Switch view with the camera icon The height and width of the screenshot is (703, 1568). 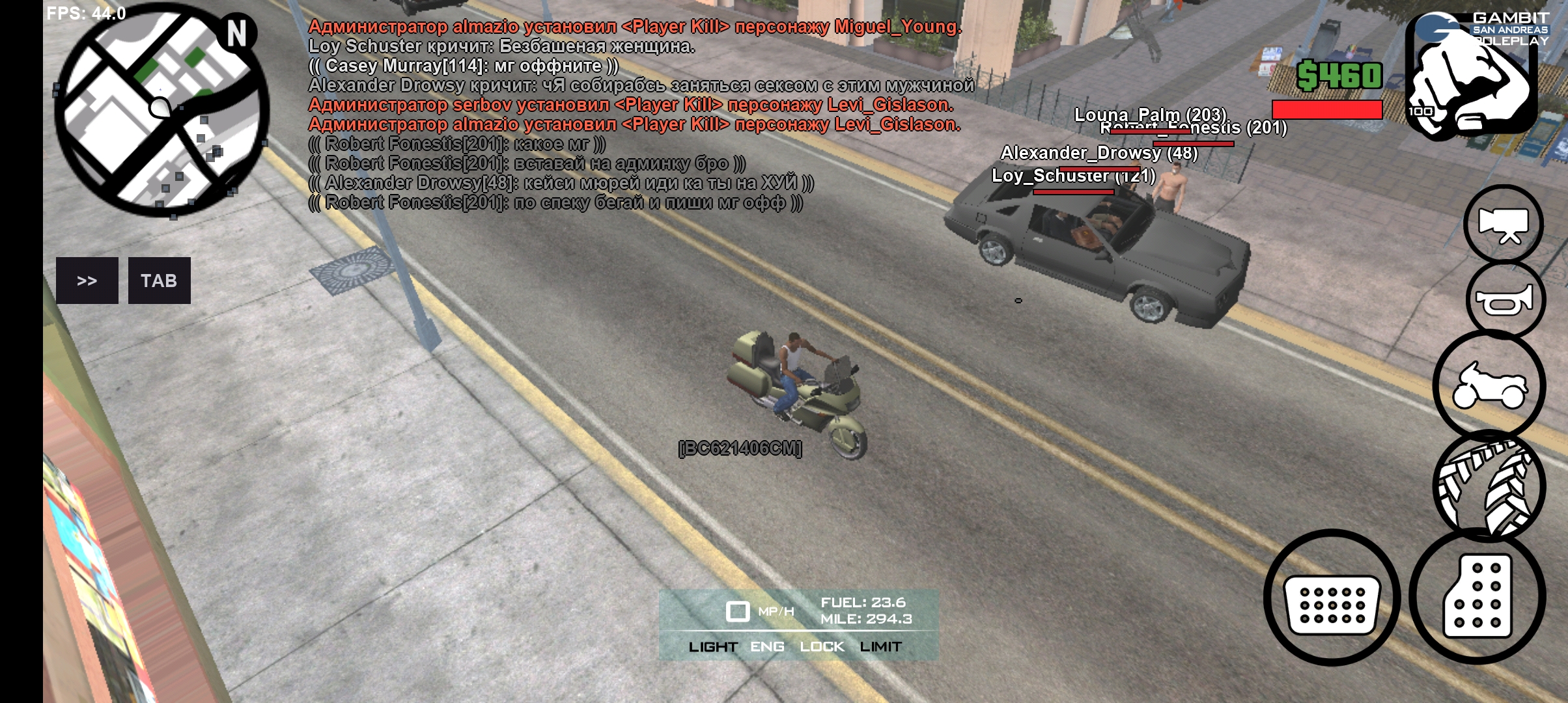tap(1504, 224)
